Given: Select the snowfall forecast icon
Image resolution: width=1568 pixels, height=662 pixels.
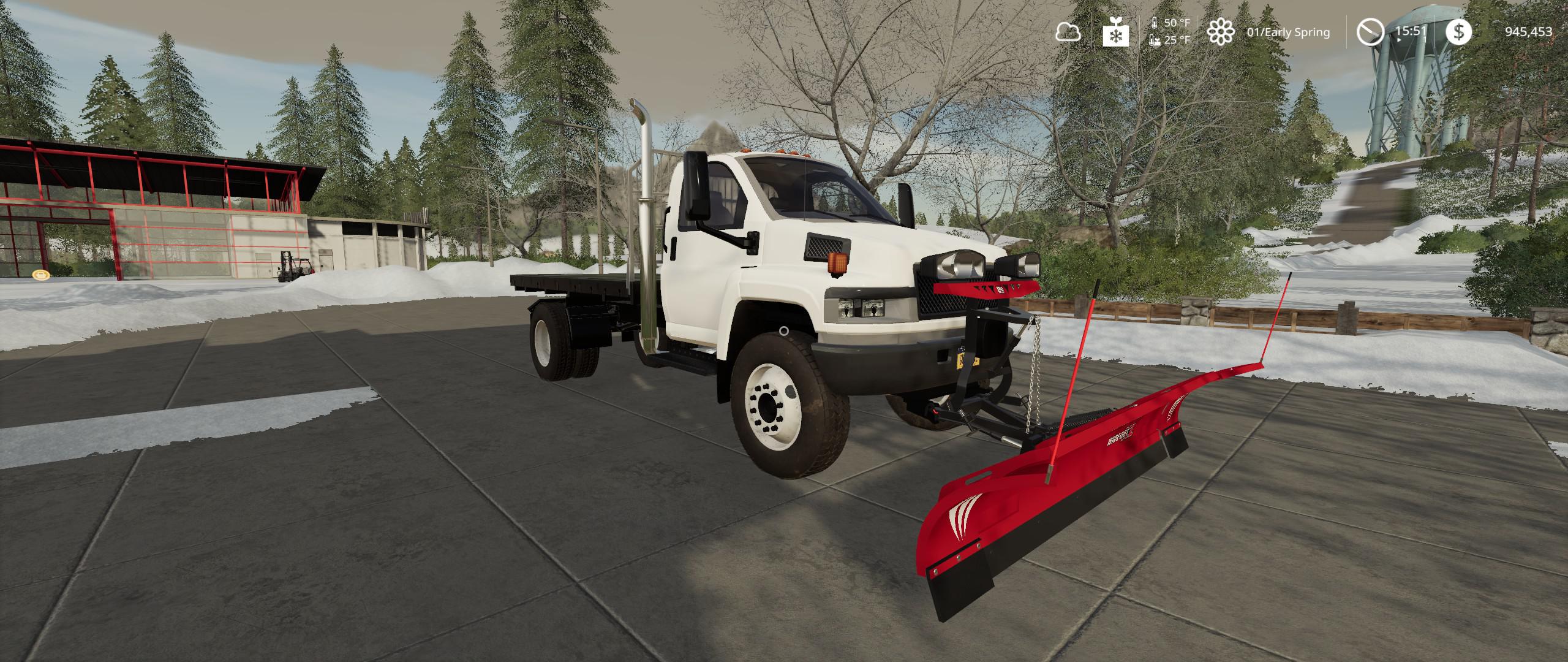Looking at the screenshot, I should 1115,32.
